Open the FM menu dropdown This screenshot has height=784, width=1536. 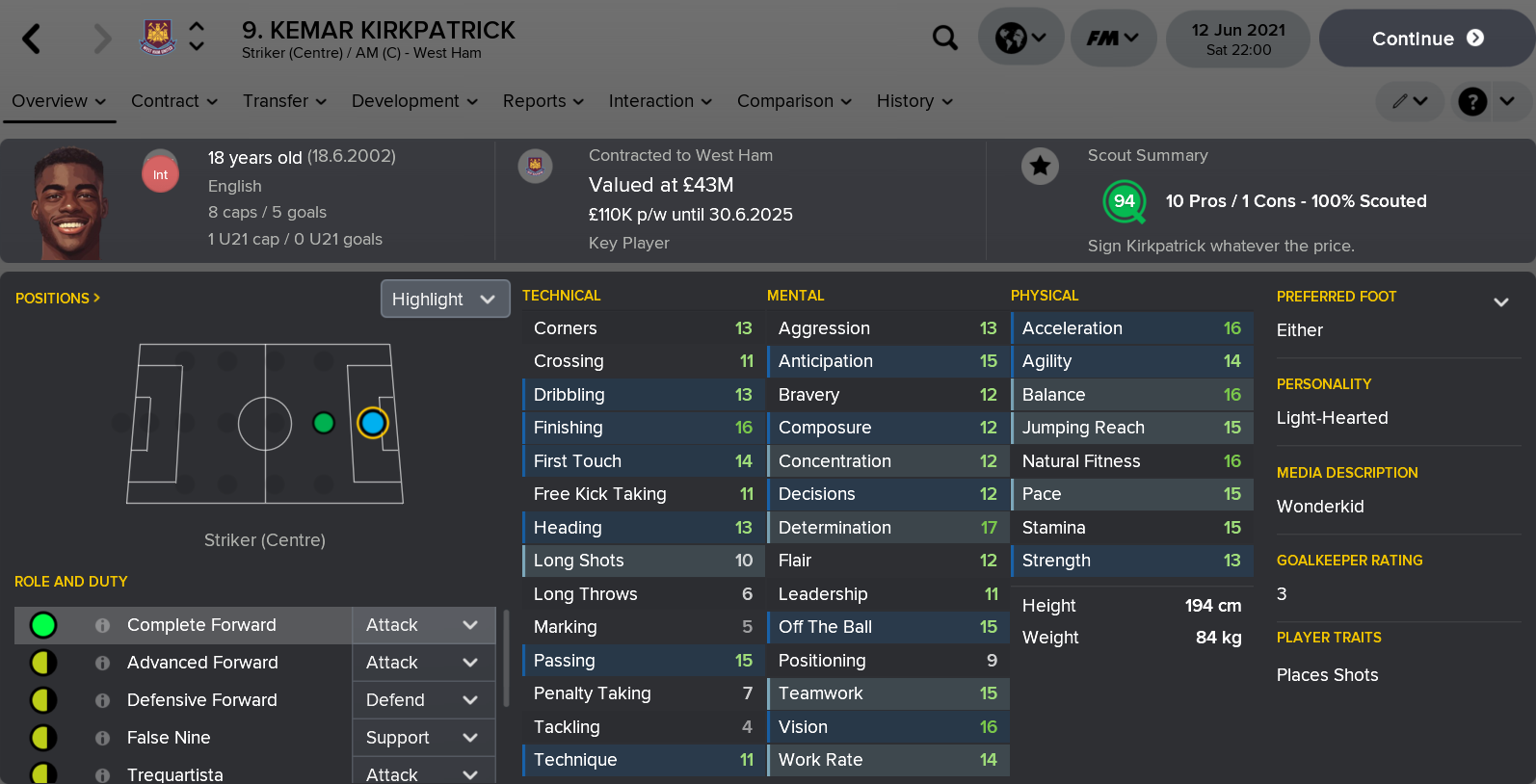pos(1113,39)
